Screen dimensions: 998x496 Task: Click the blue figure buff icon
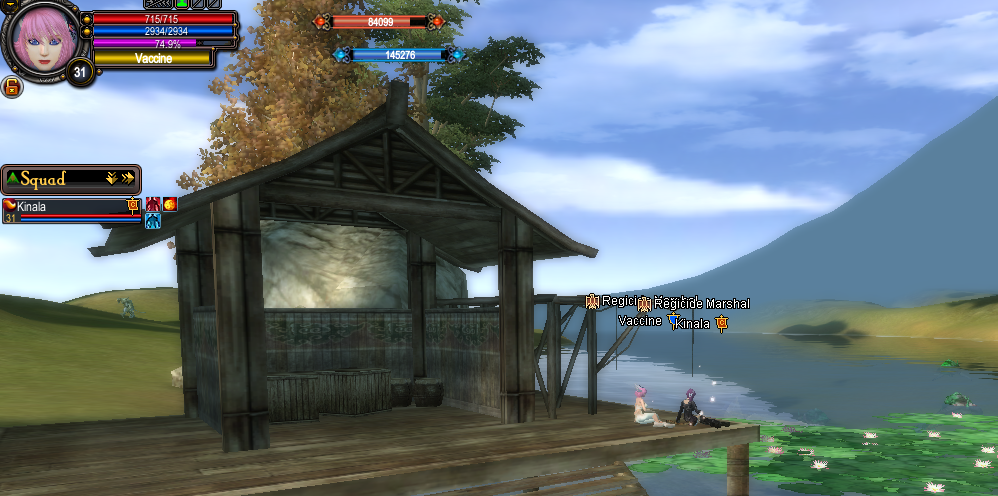click(x=153, y=221)
